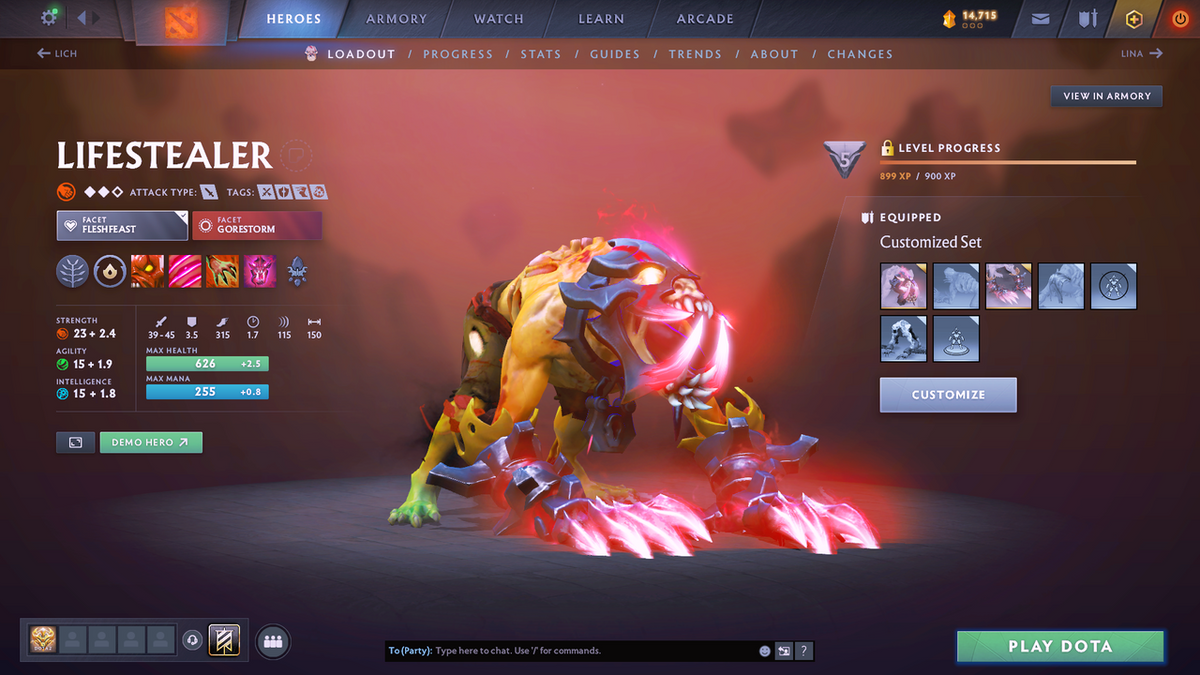The width and height of the screenshot is (1200, 675).
Task: Open the settings gear icon
Action: click(x=49, y=18)
